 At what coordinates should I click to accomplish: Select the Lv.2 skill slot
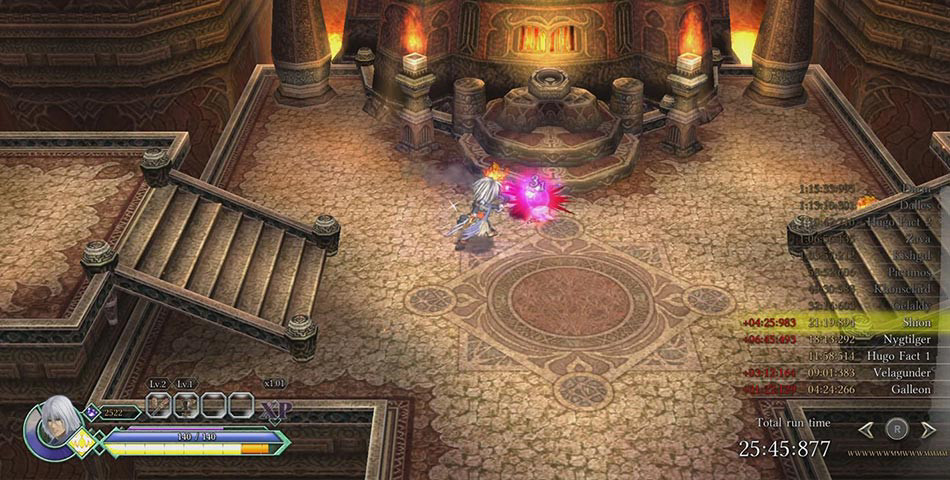click(159, 405)
